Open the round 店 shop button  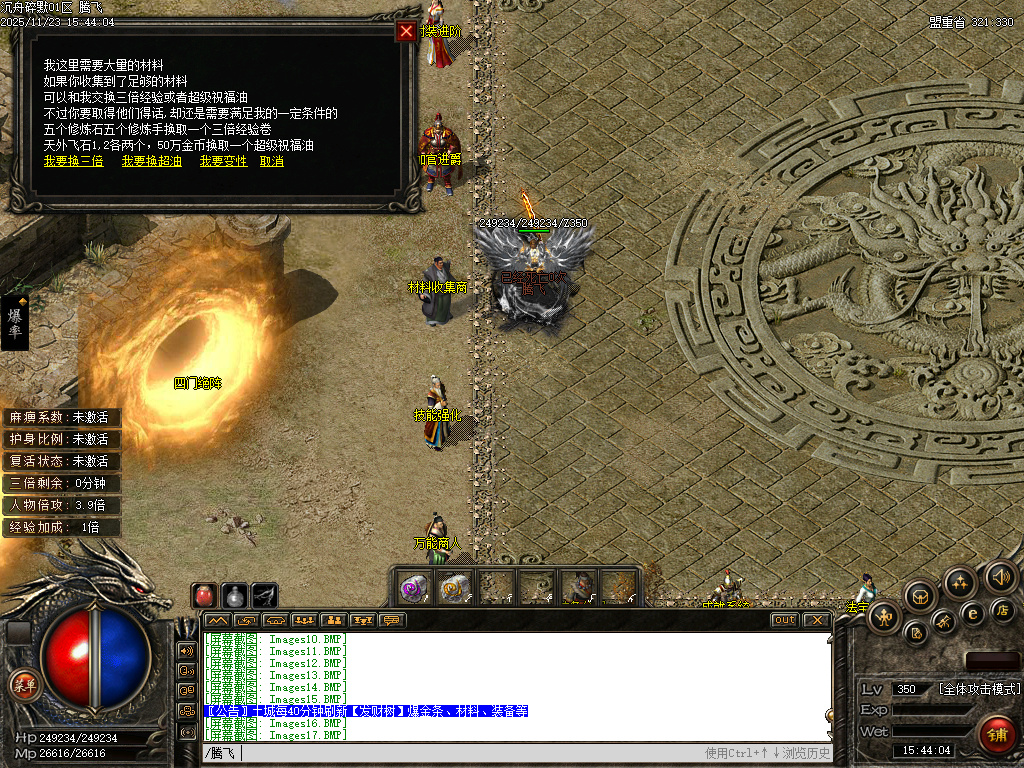1003,609
